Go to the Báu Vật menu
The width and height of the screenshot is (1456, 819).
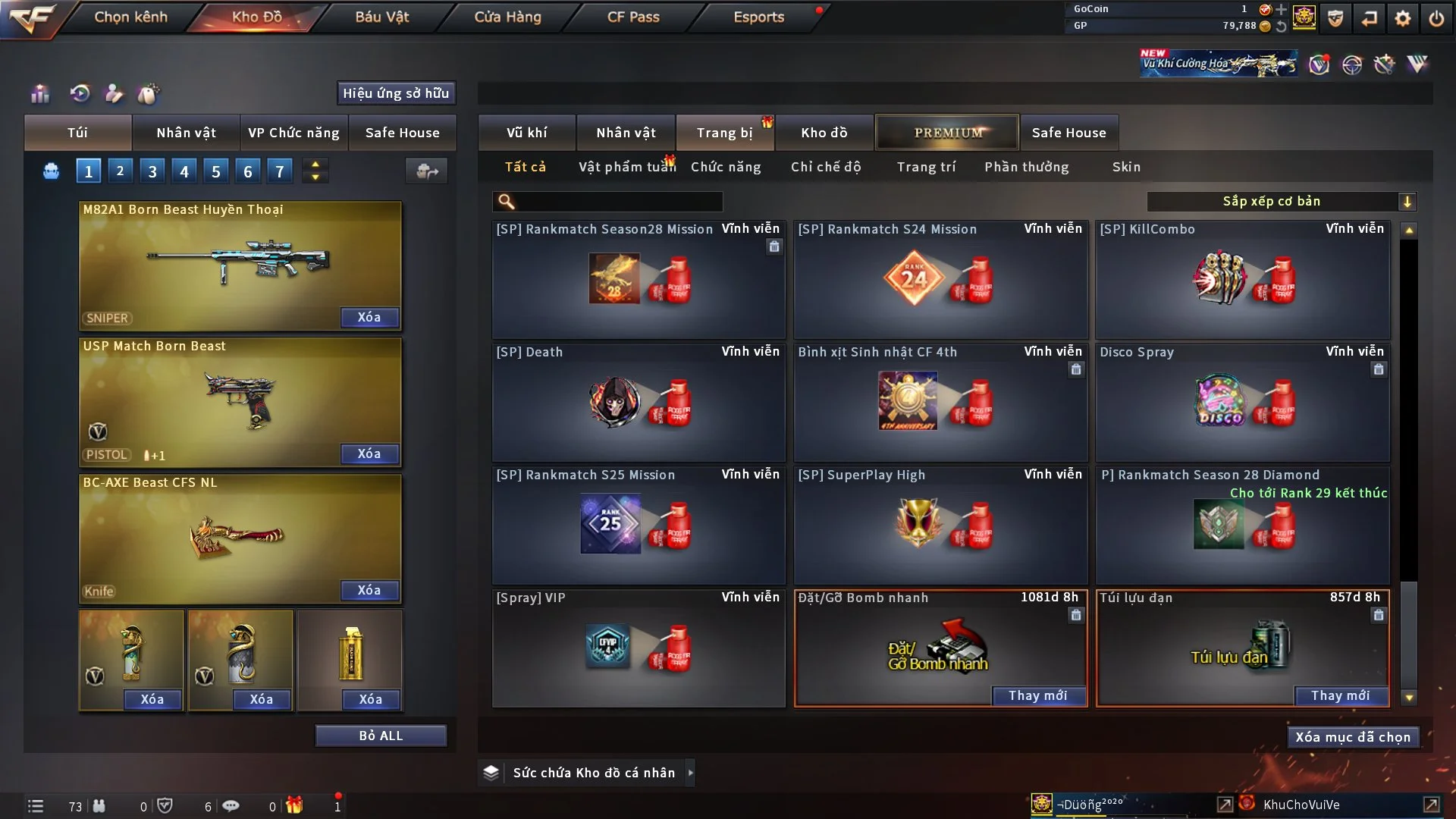point(381,17)
